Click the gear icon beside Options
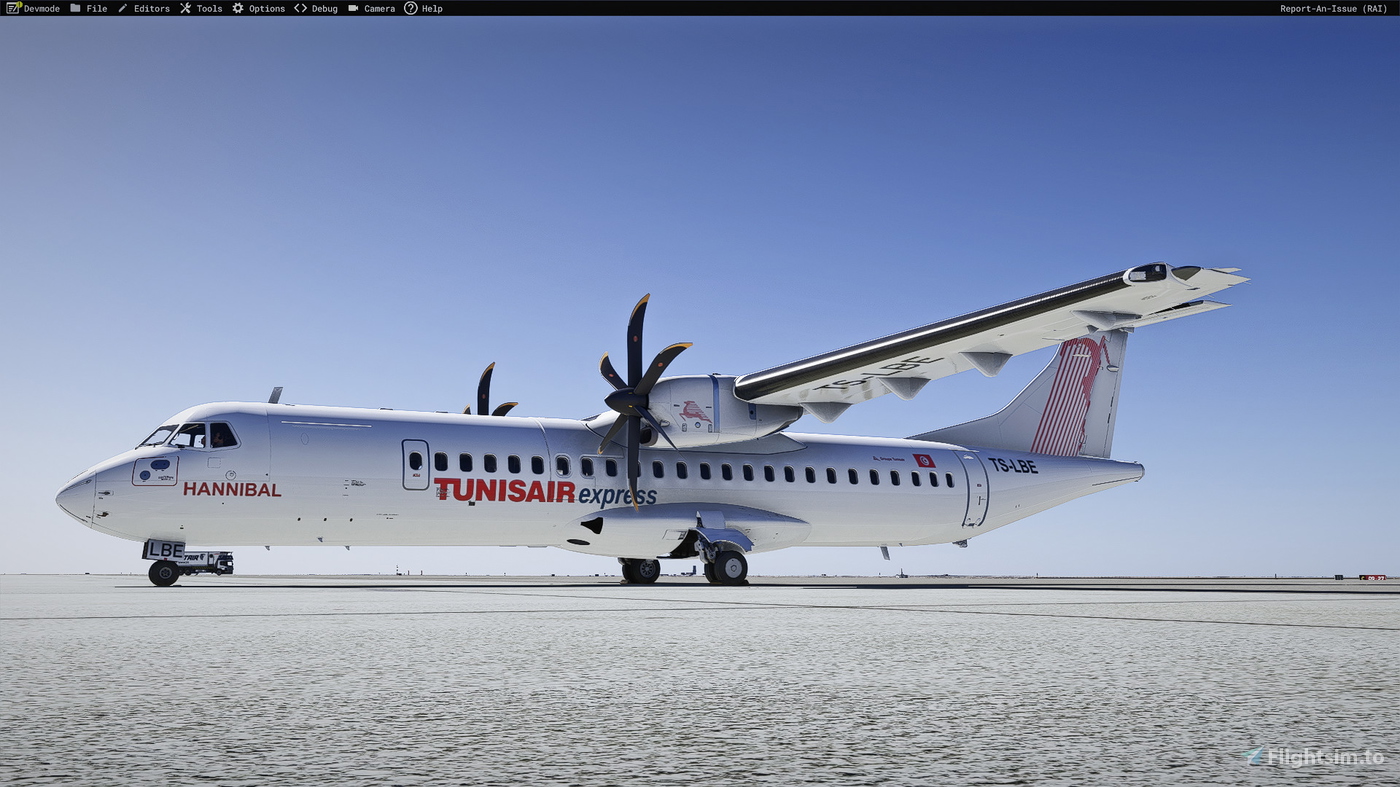Viewport: 1400px width, 787px height. 237,8
